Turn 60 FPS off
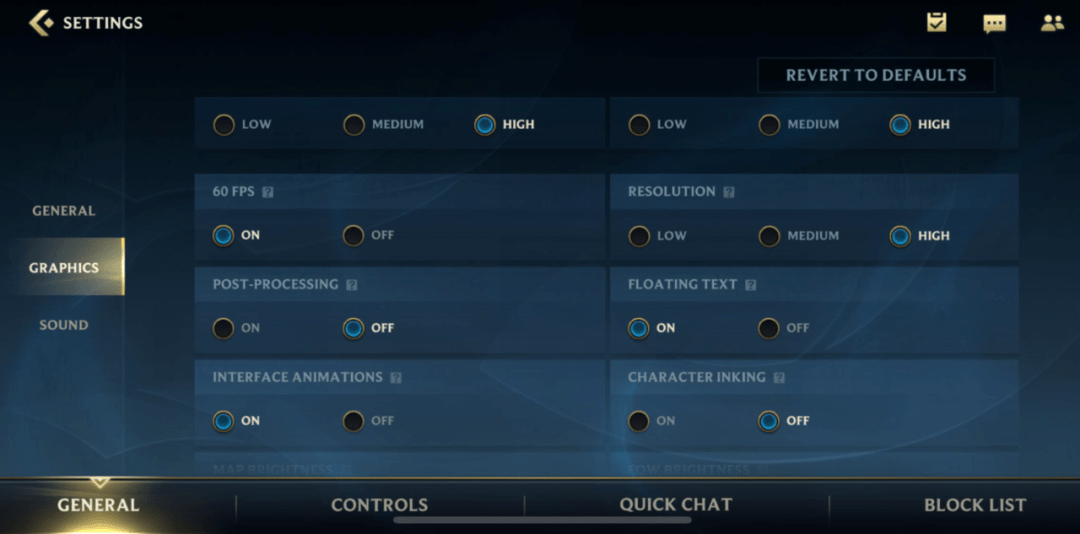Image resolution: width=1080 pixels, height=534 pixels. click(x=354, y=236)
